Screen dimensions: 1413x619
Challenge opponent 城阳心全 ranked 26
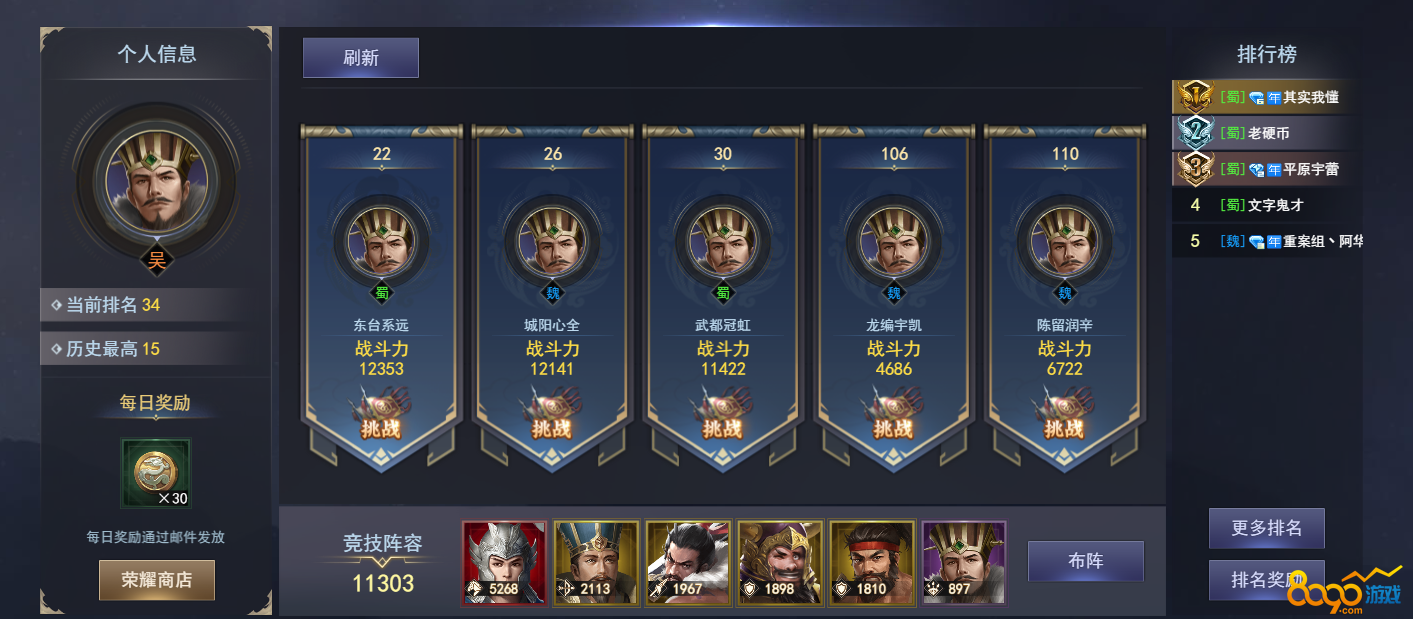[552, 421]
